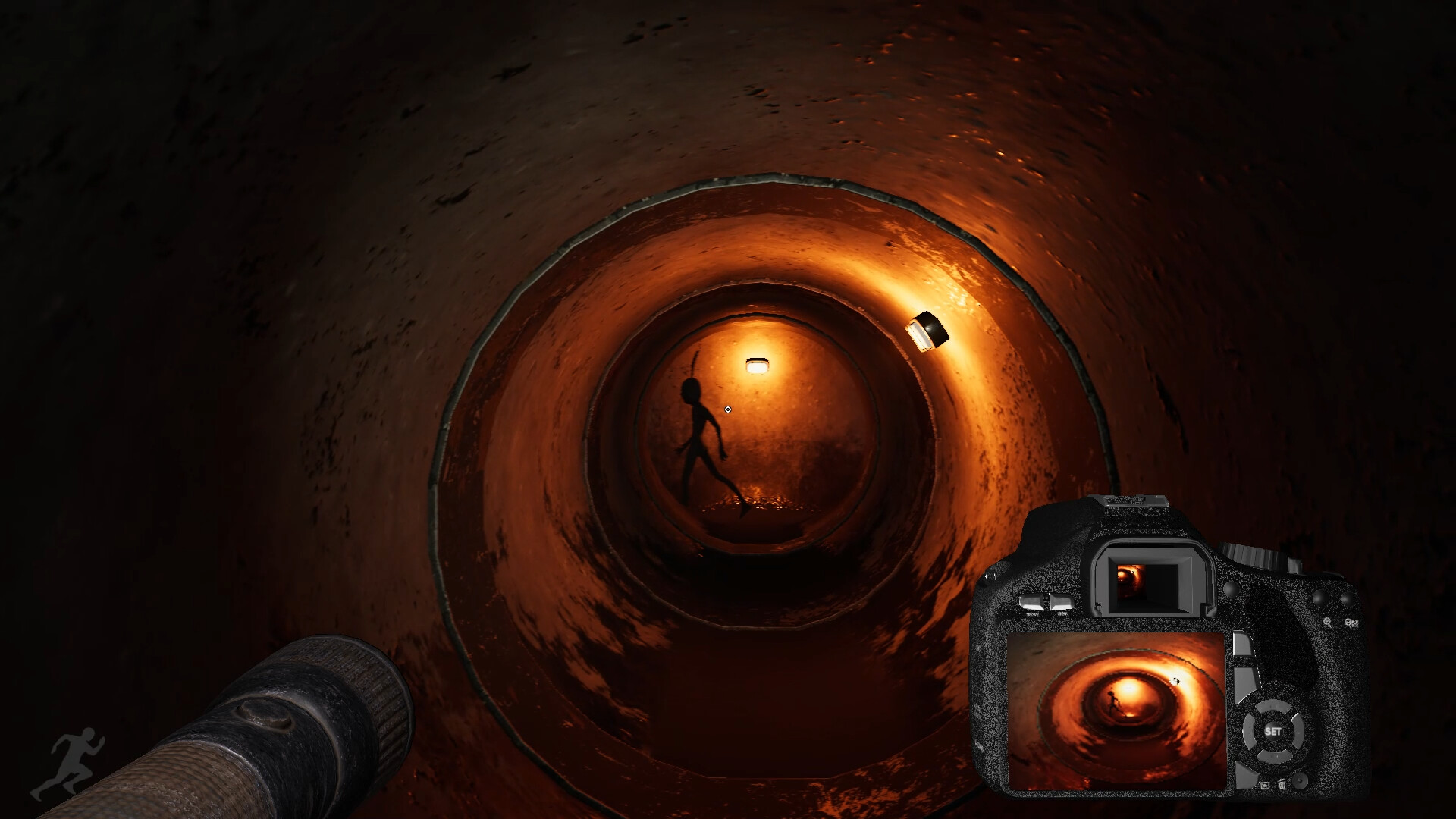The height and width of the screenshot is (819, 1456).
Task: Click the magnifier zoom-in icon on the camera back
Action: point(1327,623)
